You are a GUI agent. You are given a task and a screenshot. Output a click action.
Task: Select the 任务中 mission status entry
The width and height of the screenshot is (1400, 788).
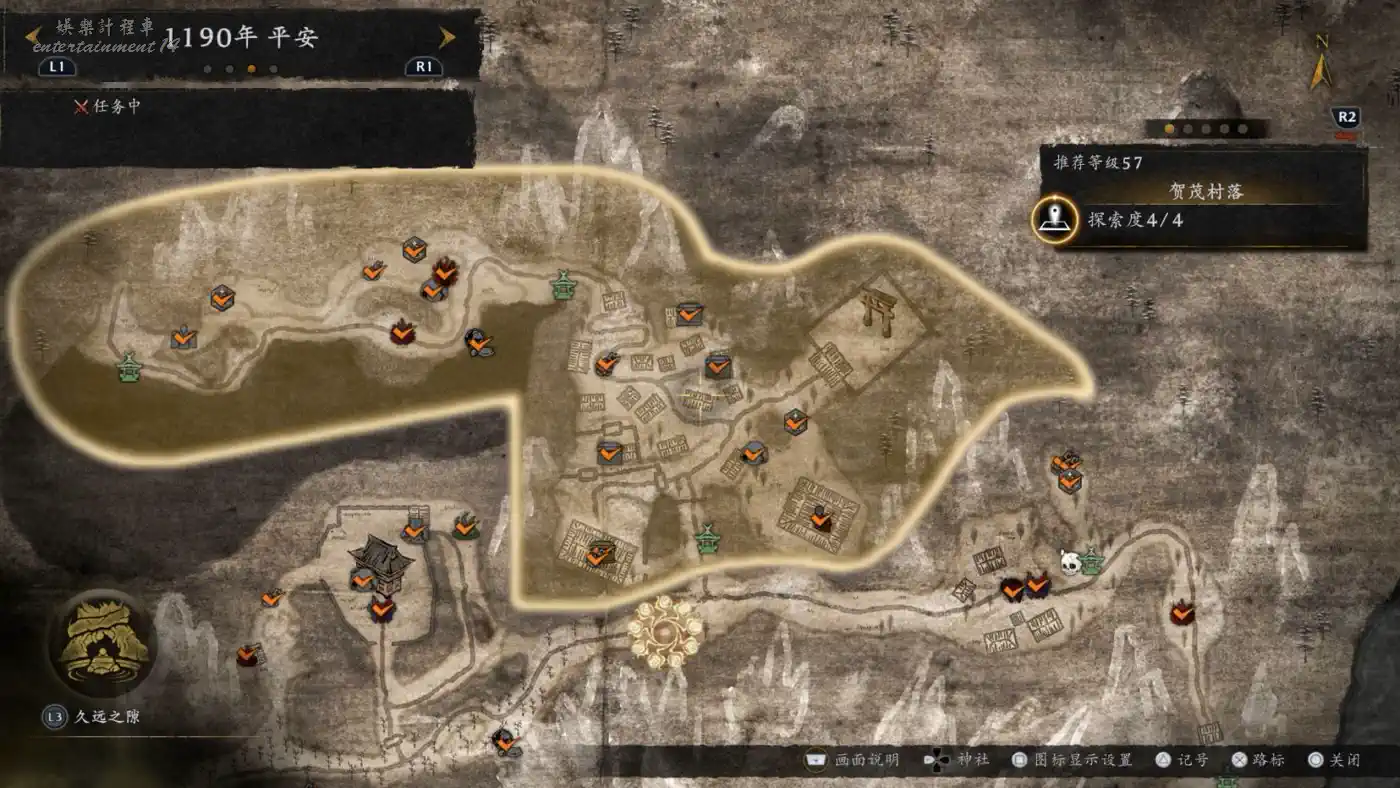click(108, 106)
